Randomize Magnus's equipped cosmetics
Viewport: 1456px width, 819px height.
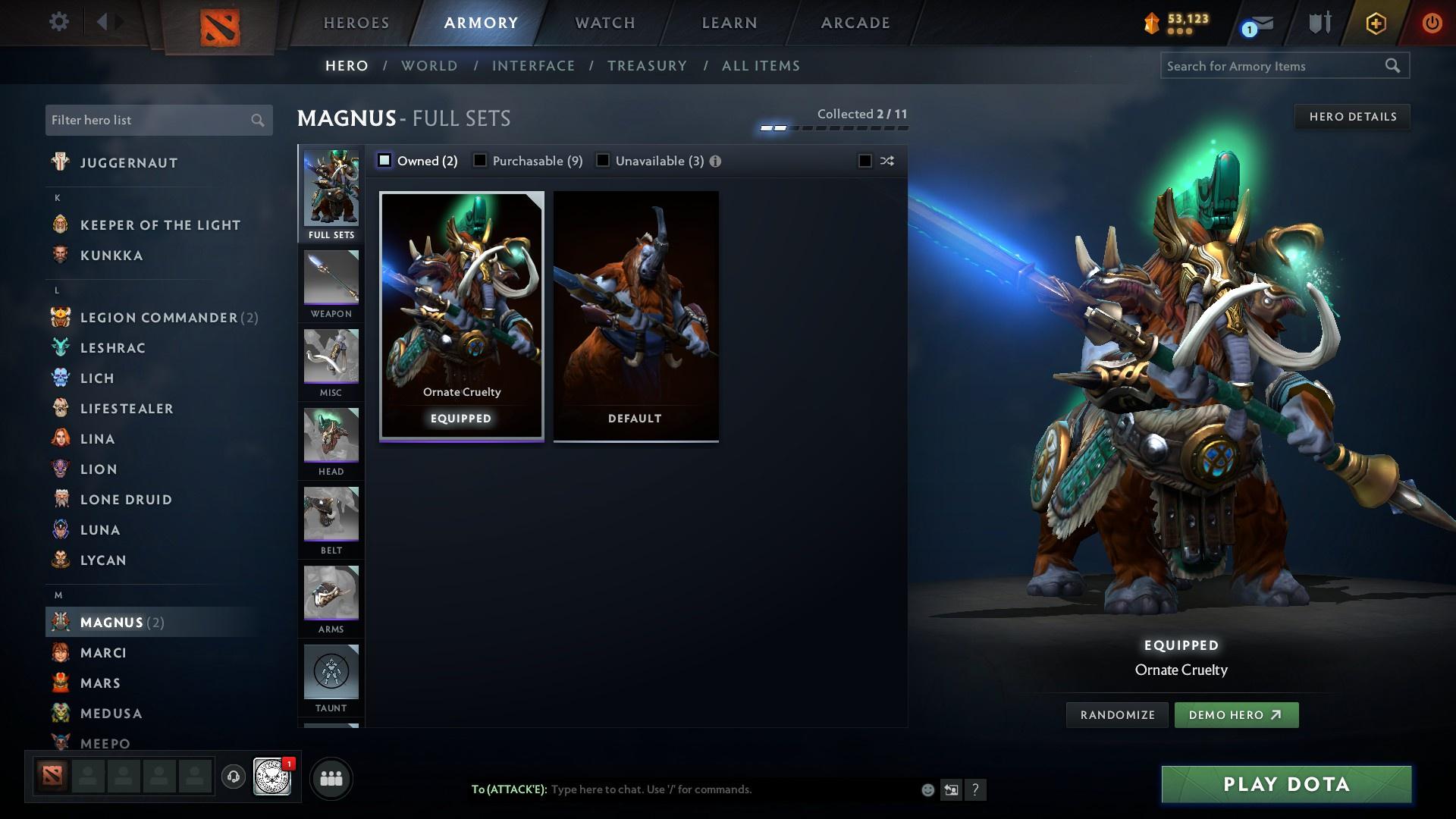1117,715
